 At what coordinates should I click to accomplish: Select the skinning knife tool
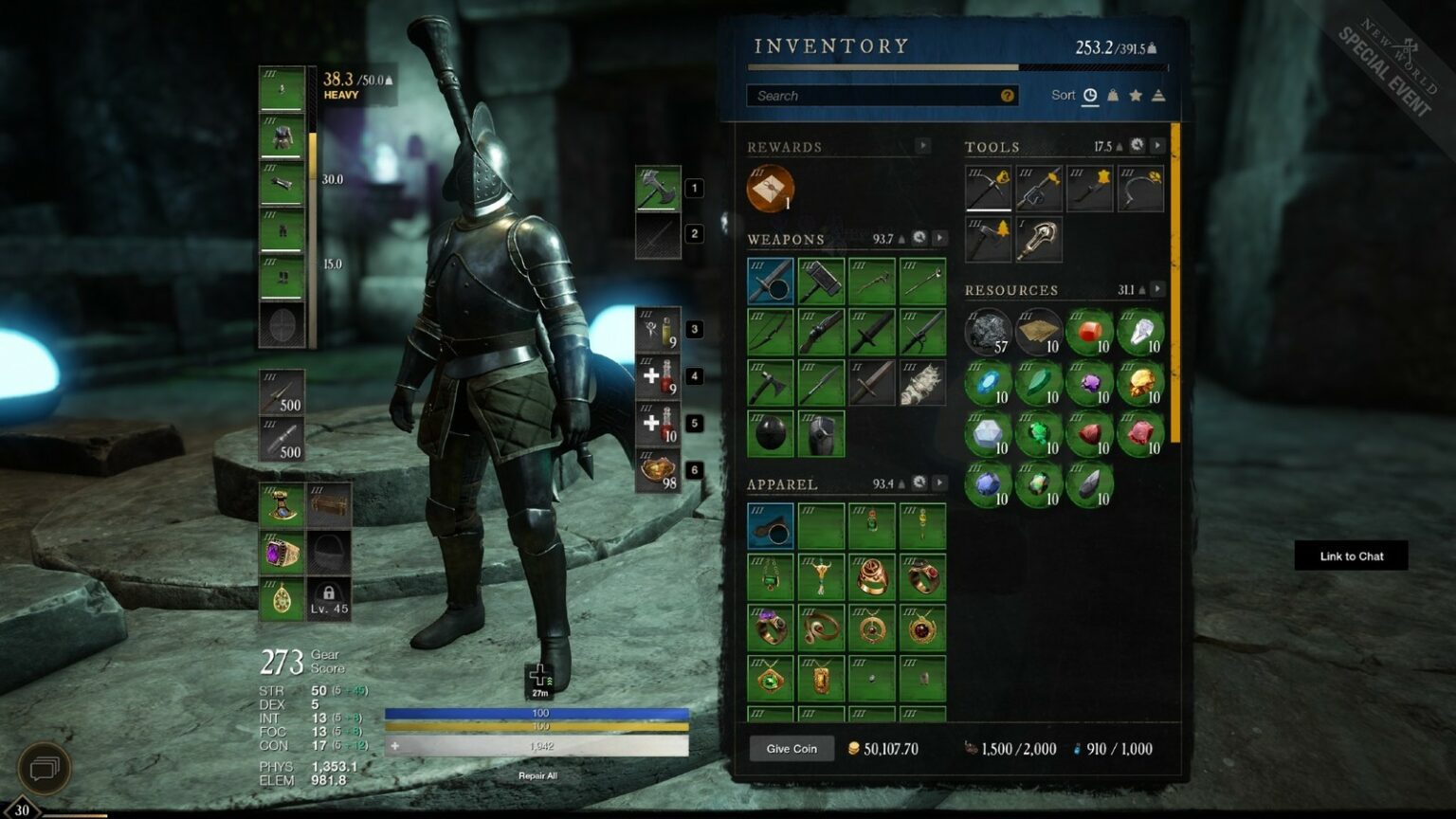click(1090, 188)
